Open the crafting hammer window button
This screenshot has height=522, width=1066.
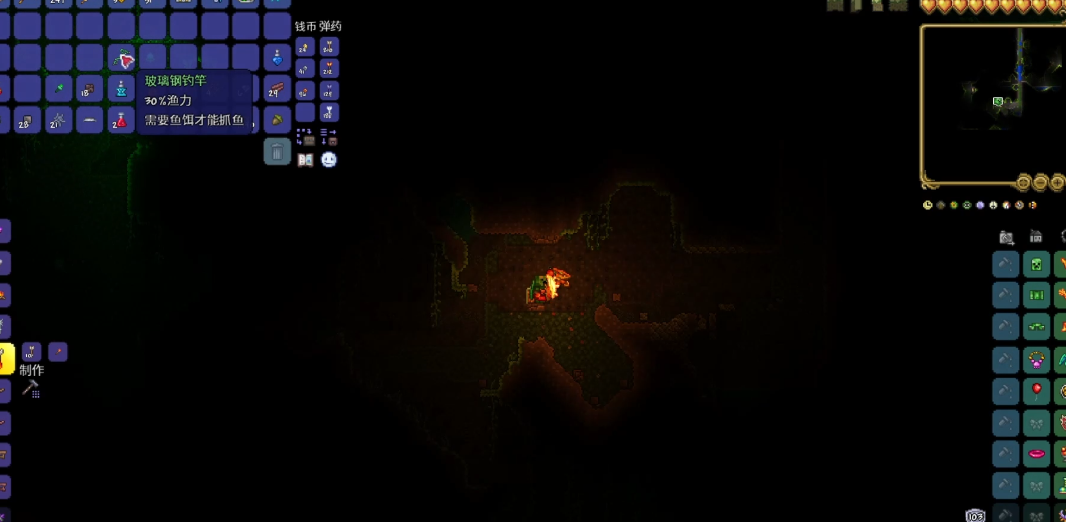30,388
